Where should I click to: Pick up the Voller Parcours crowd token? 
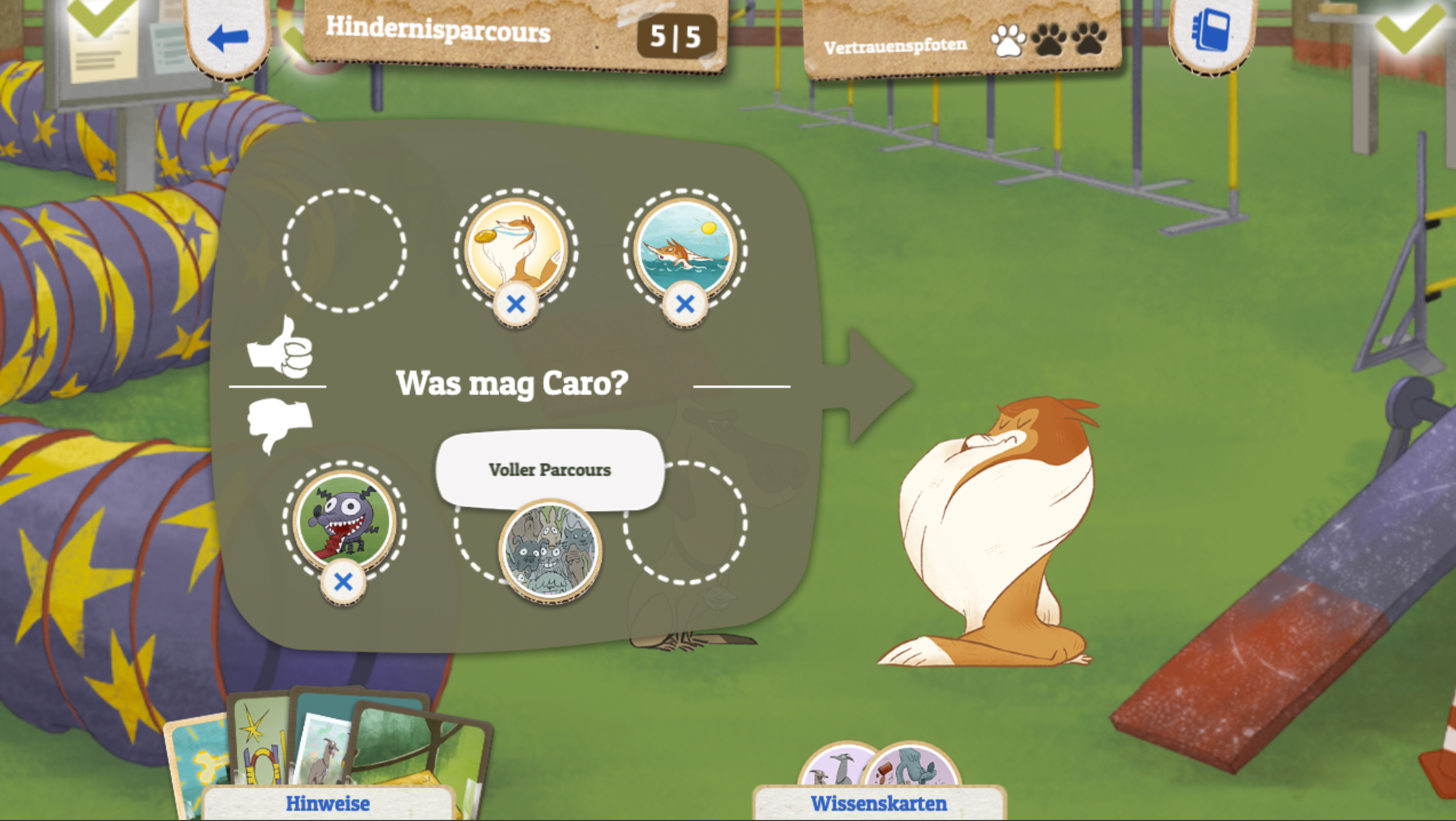(550, 550)
